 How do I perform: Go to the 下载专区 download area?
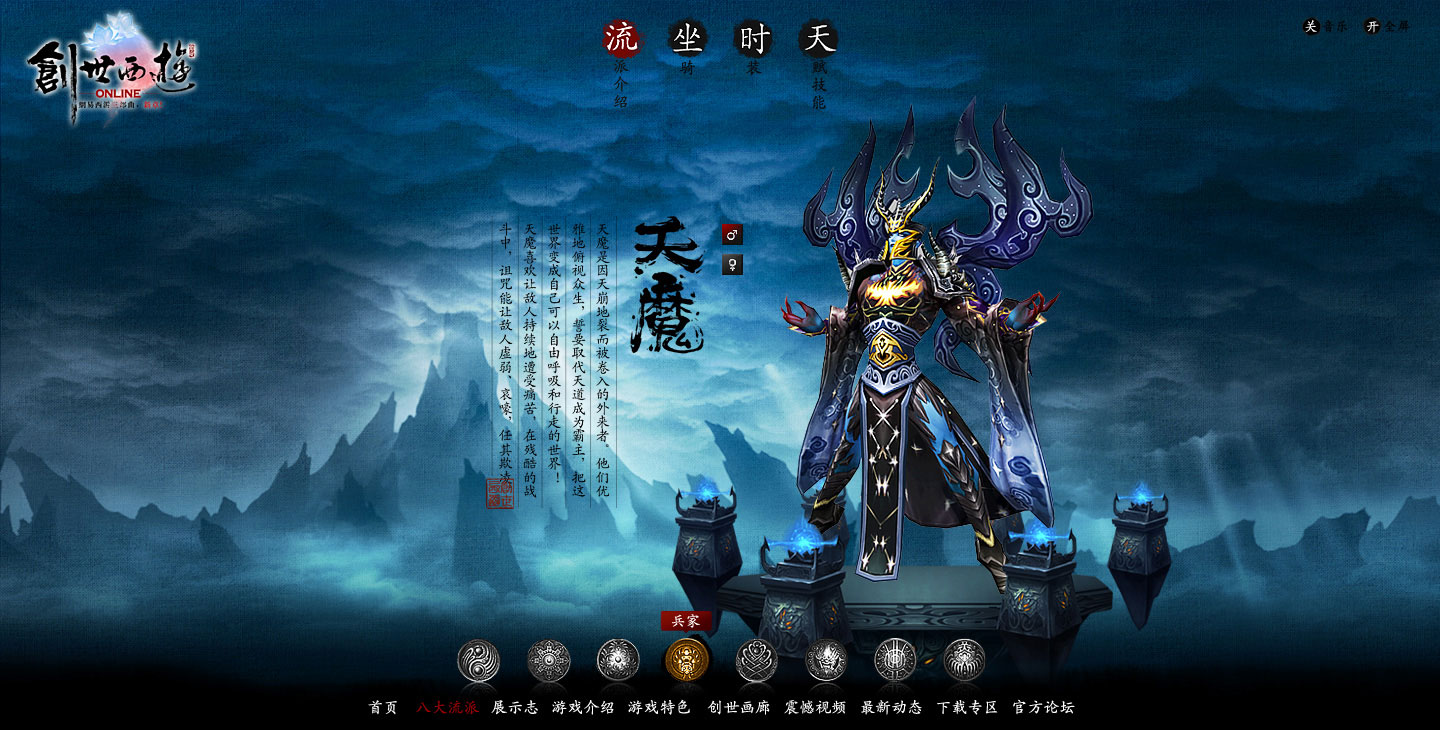point(967,707)
